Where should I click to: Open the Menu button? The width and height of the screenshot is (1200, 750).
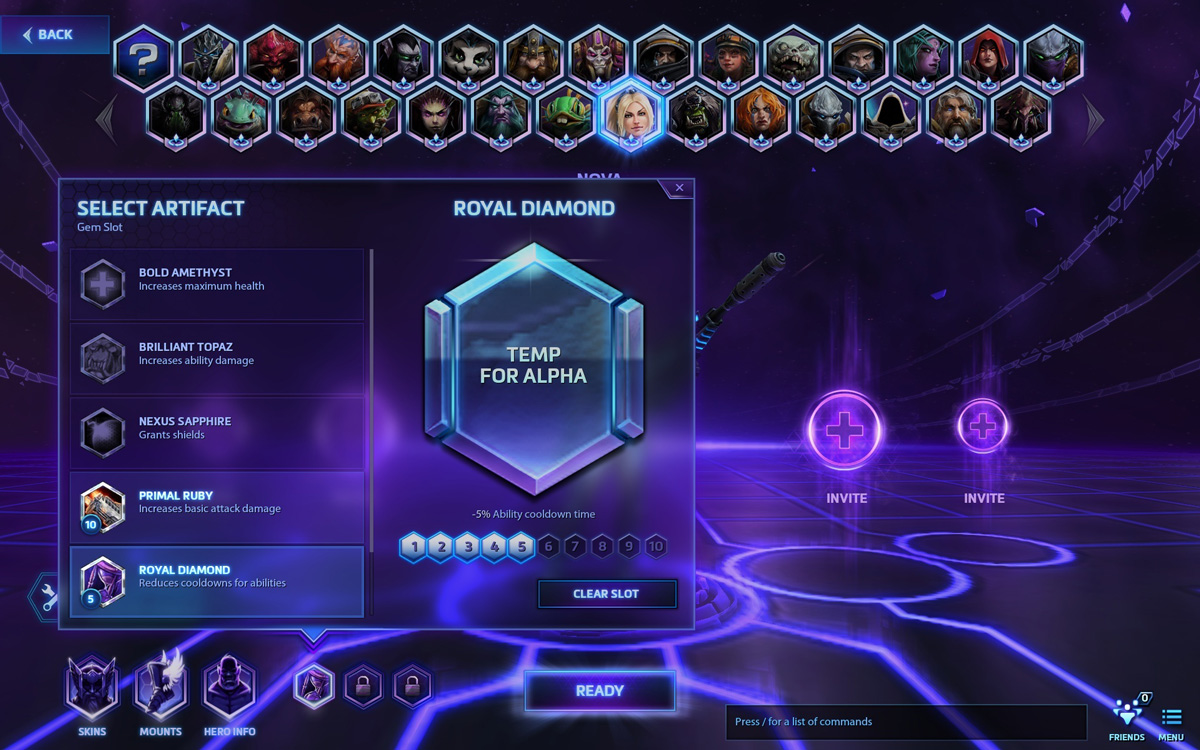[1171, 722]
